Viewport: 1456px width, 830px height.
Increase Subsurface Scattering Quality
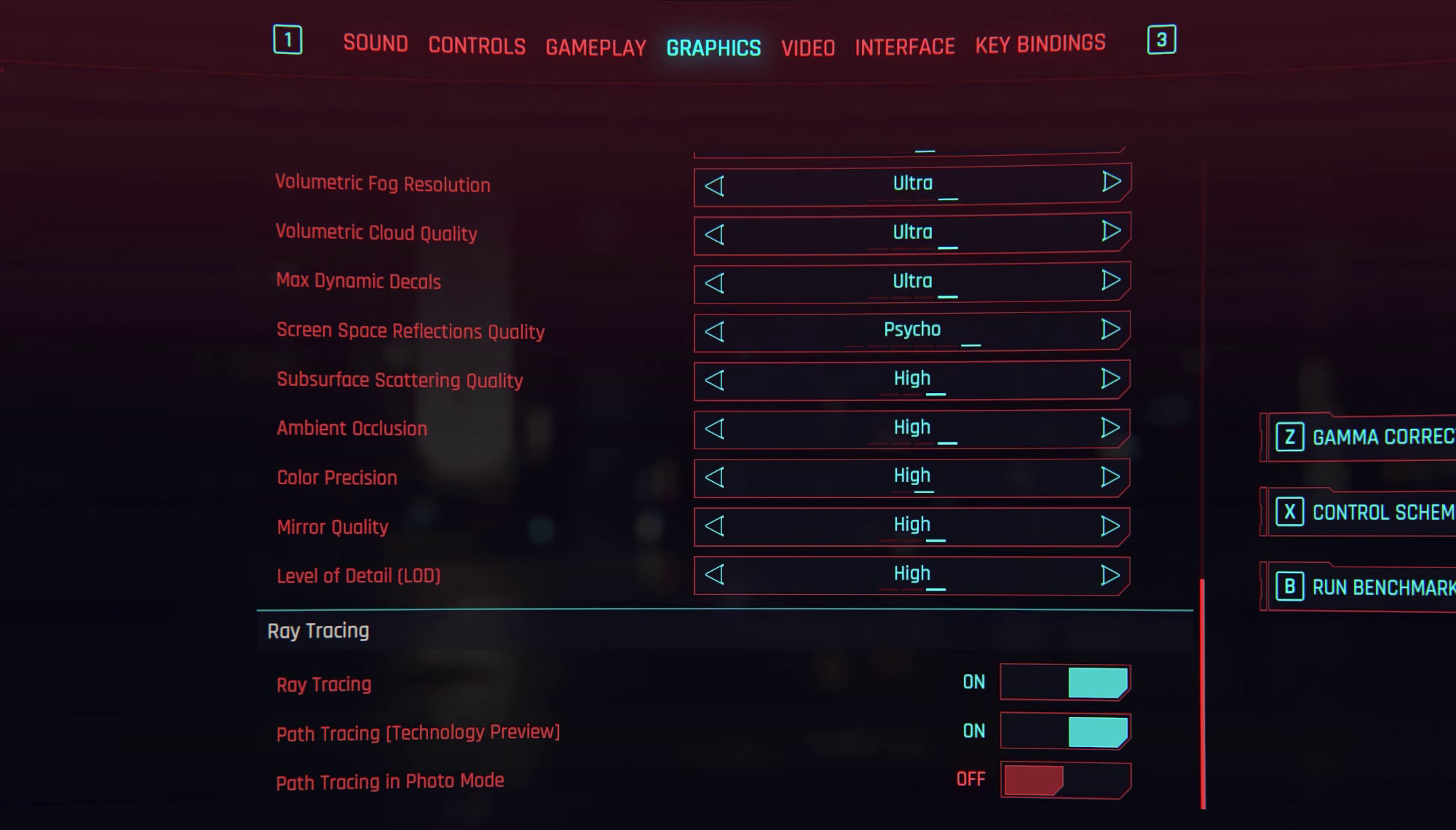[1112, 378]
